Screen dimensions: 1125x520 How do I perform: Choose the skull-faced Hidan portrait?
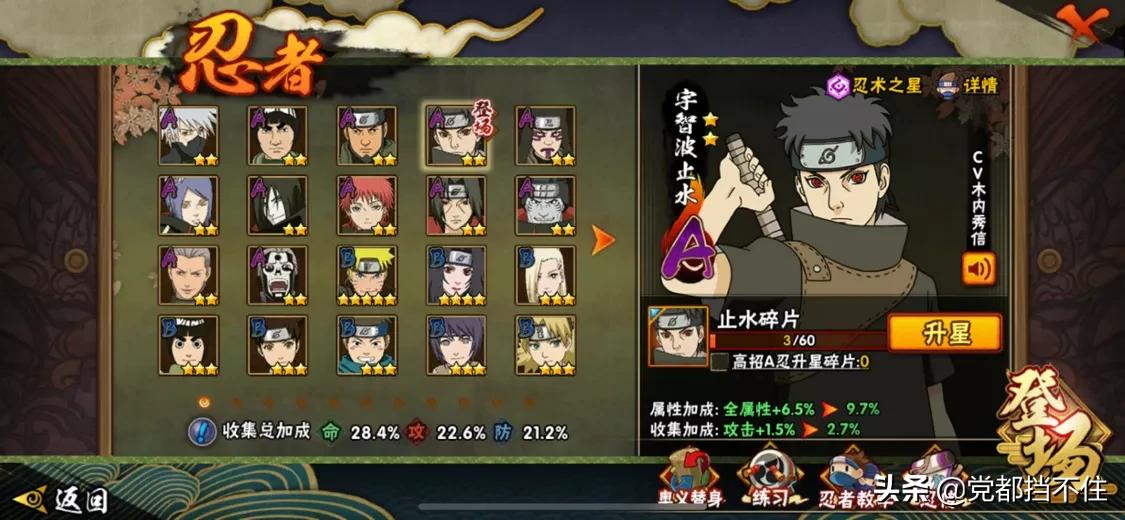pos(277,275)
